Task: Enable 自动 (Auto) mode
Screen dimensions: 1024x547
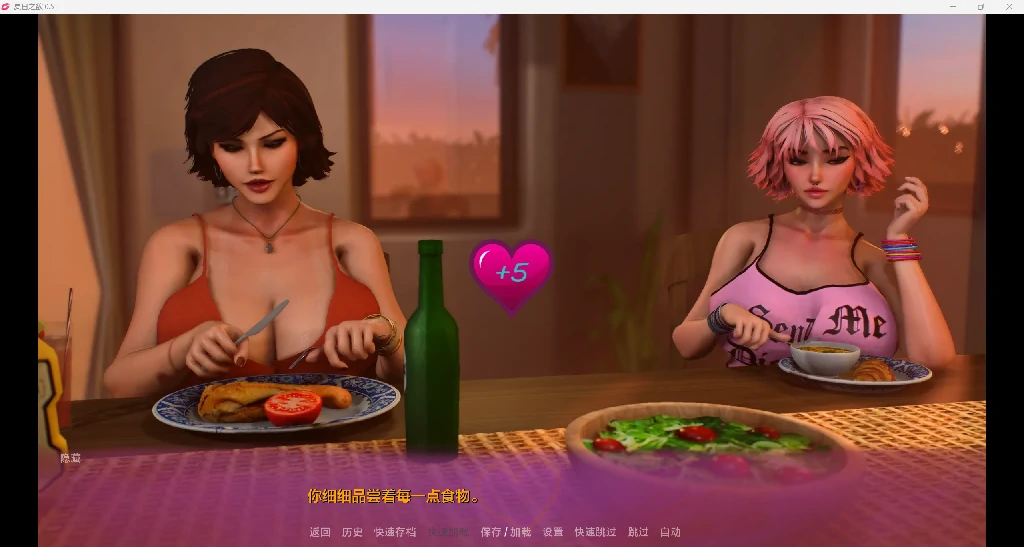Action: [670, 532]
